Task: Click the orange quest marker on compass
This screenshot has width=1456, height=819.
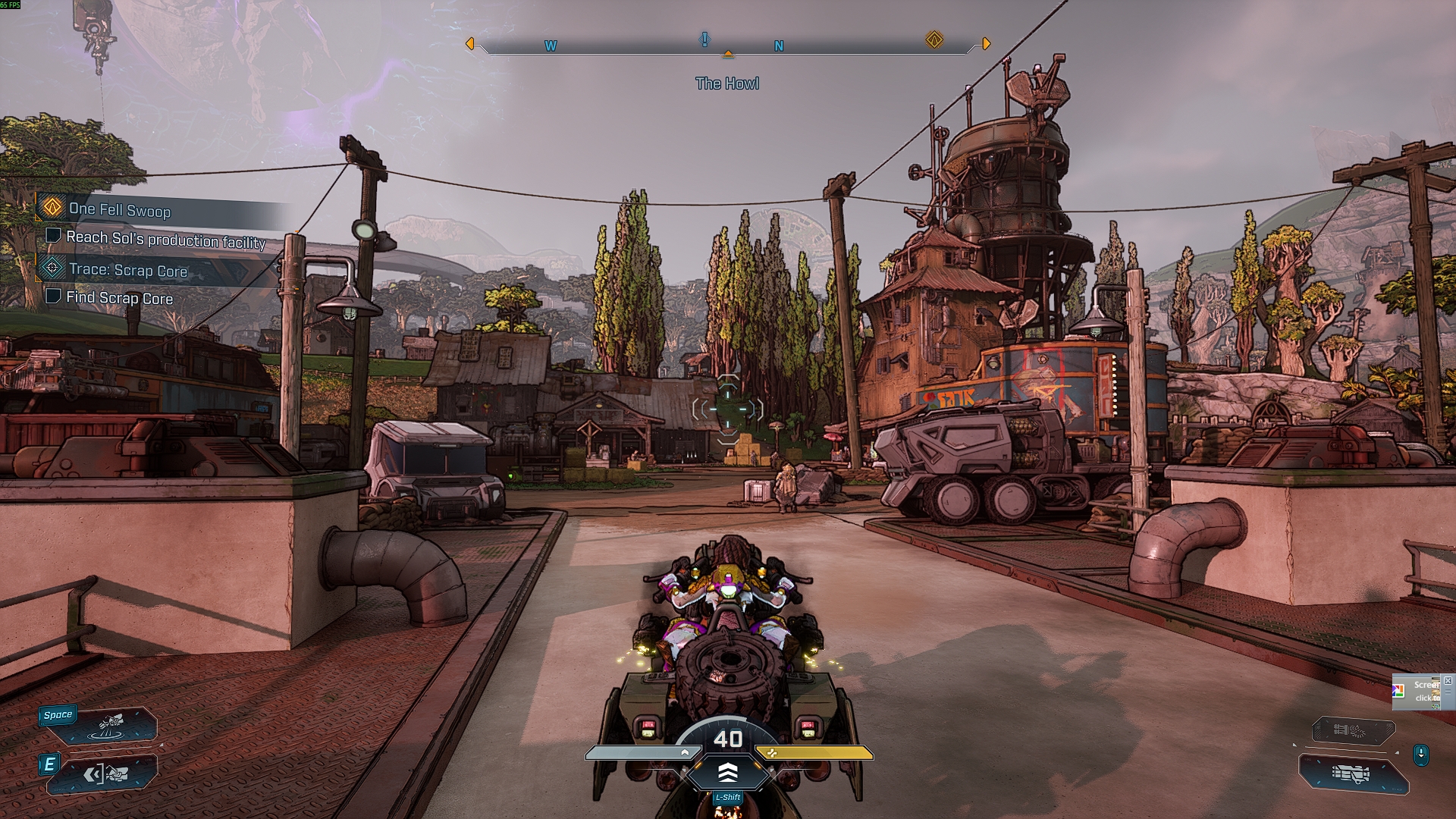Action: point(934,39)
